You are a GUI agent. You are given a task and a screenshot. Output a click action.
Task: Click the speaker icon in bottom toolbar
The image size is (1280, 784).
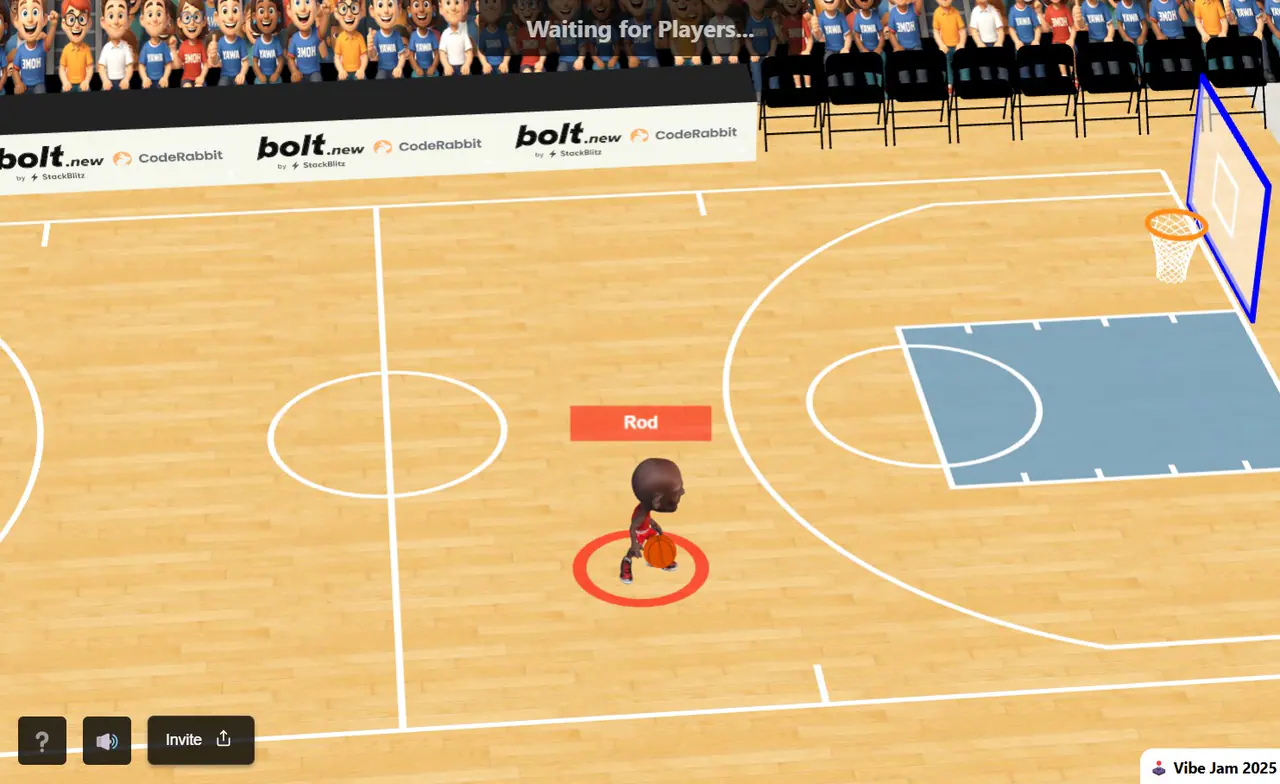pyautogui.click(x=106, y=740)
